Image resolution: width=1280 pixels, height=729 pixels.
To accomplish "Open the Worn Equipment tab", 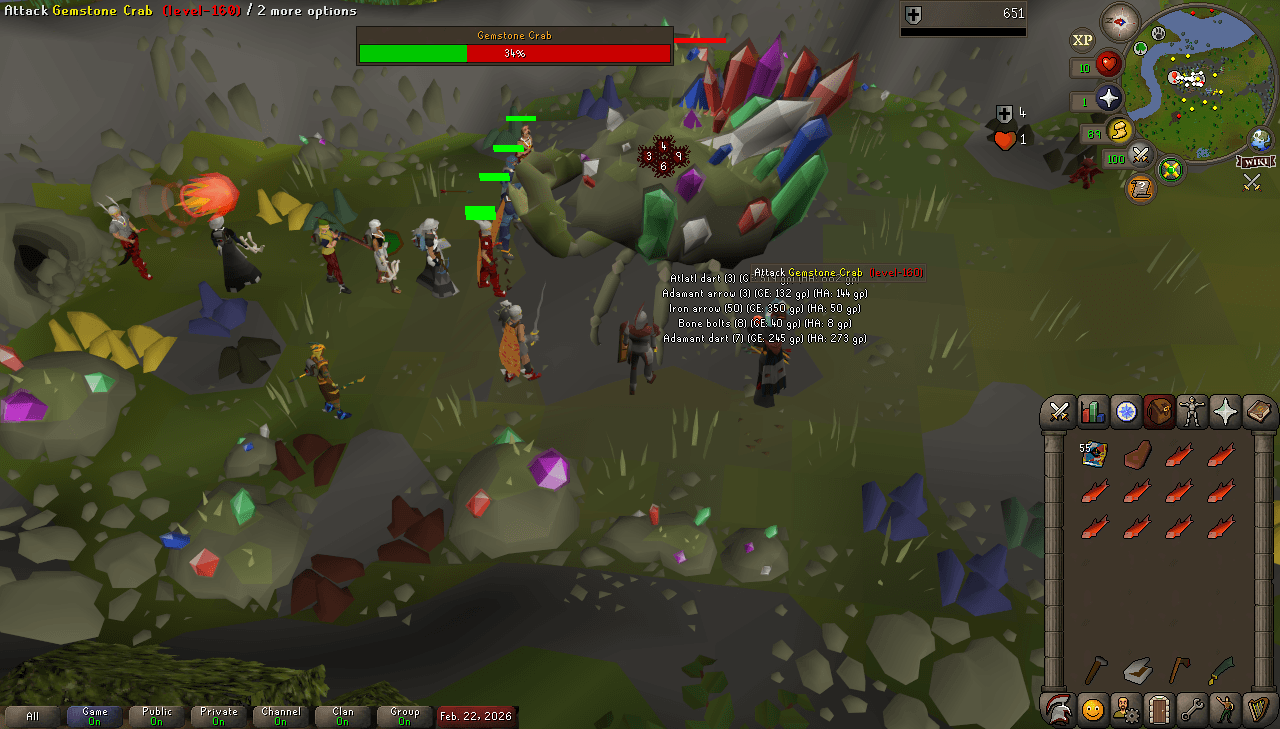I will coord(1192,412).
